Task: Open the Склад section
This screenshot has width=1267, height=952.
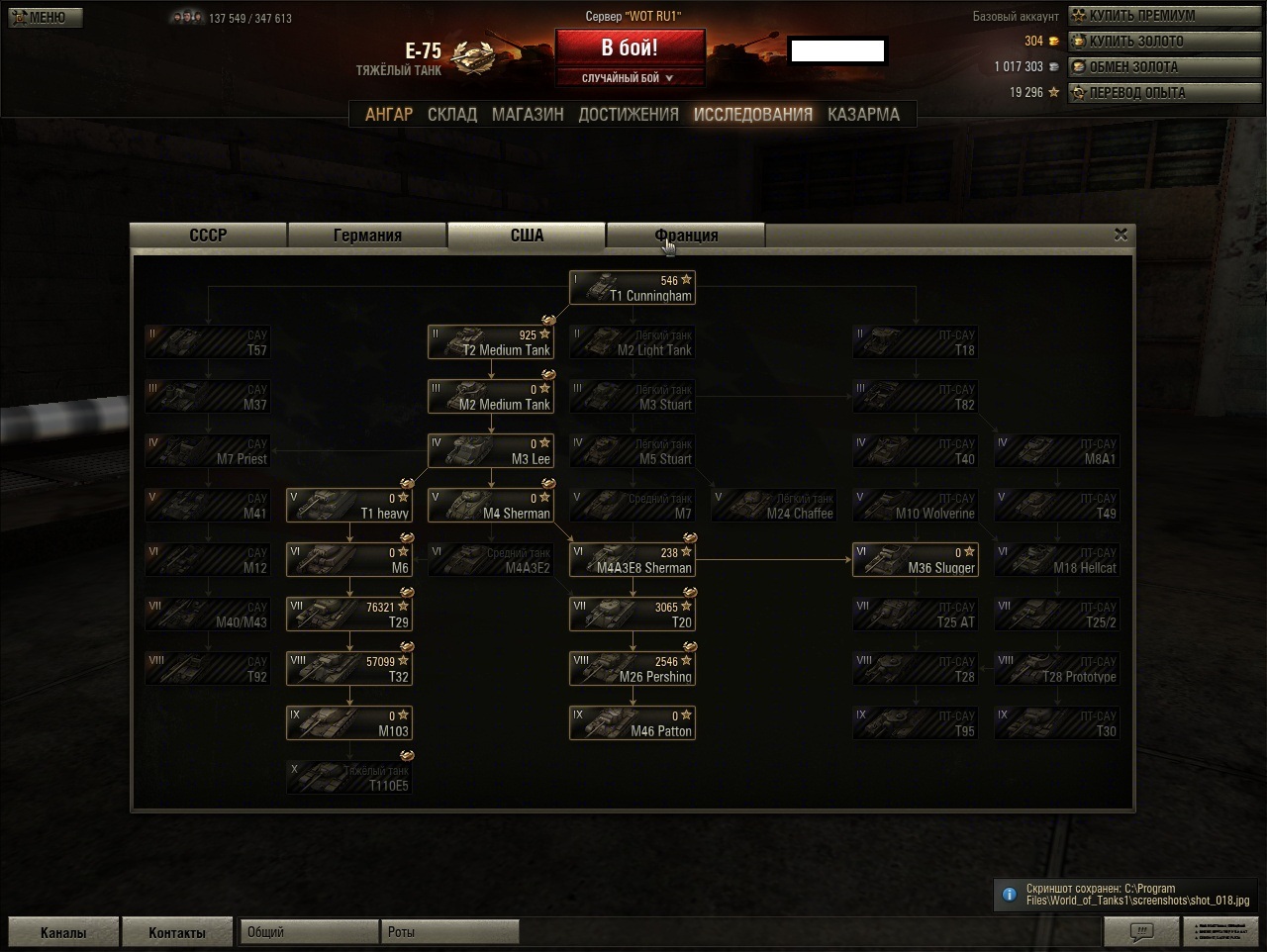Action: [x=452, y=115]
